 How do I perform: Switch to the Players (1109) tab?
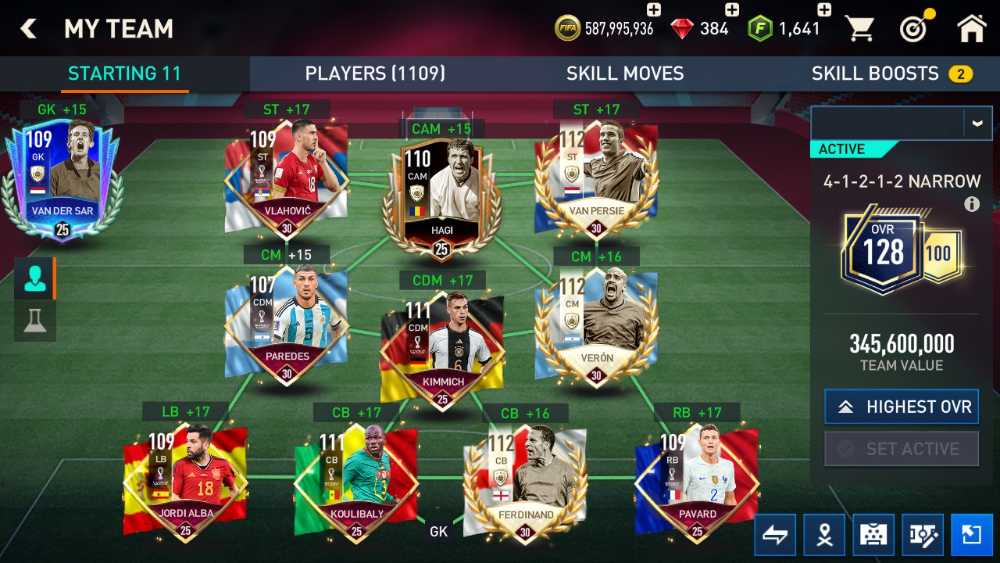375,73
